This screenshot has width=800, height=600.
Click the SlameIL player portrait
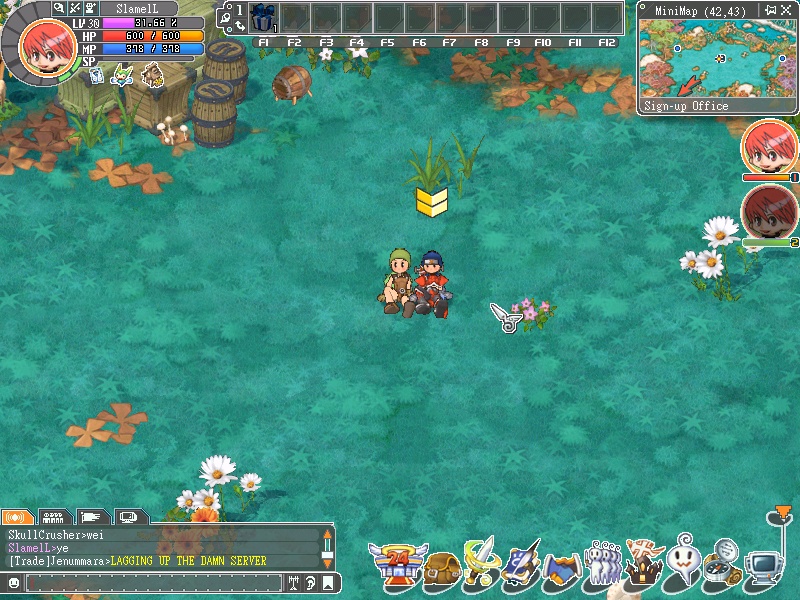[x=44, y=46]
